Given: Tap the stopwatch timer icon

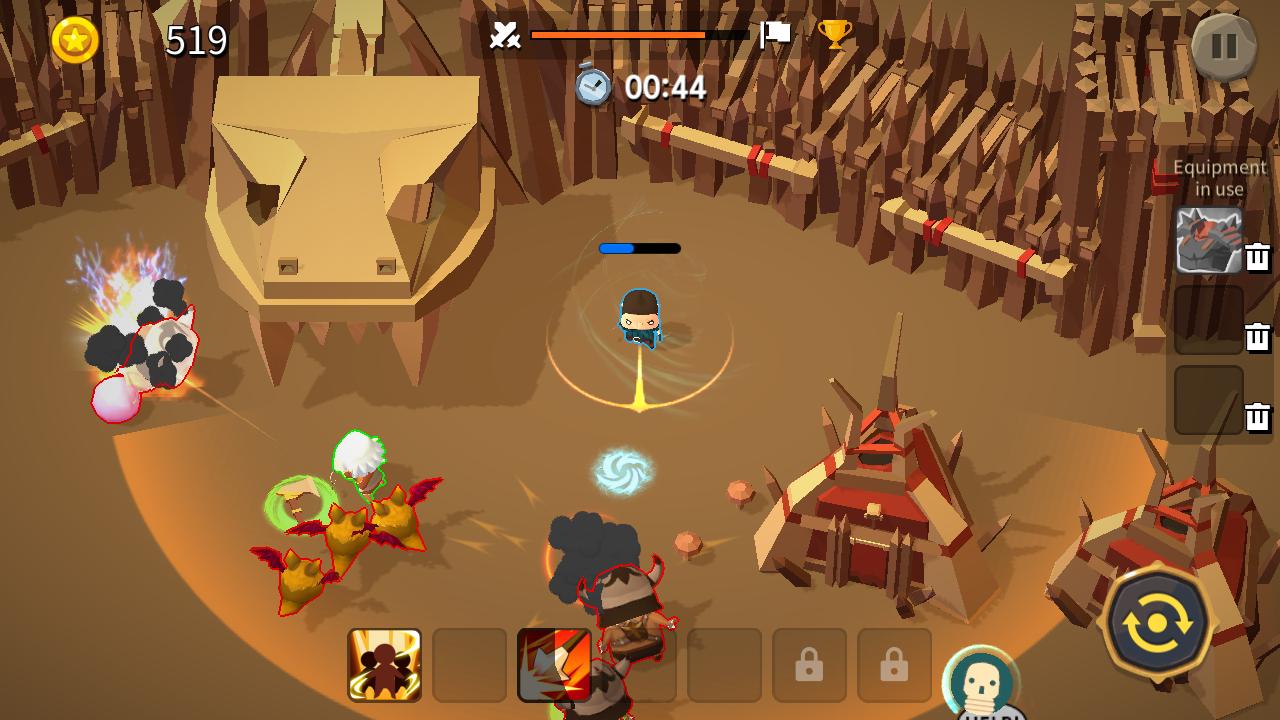Looking at the screenshot, I should pyautogui.click(x=591, y=87).
